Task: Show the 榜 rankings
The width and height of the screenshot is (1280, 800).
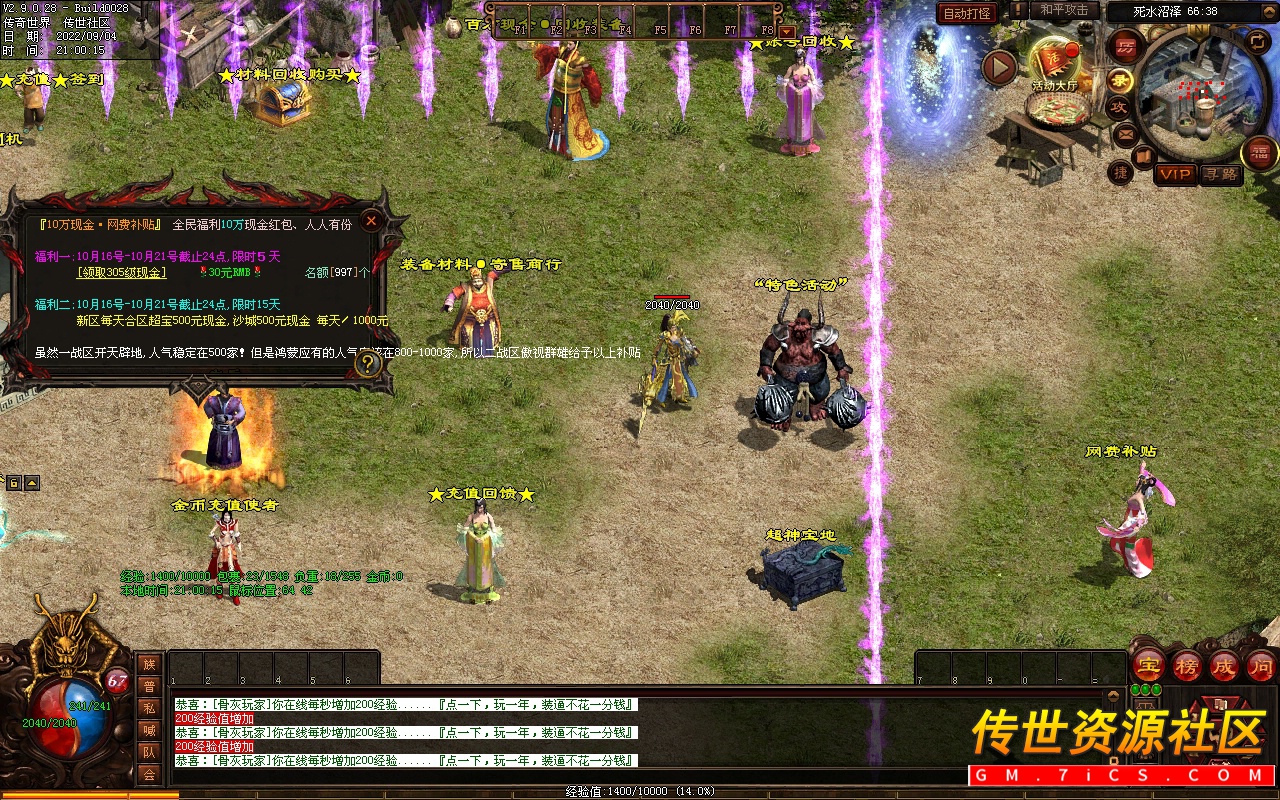Action: tap(1187, 665)
